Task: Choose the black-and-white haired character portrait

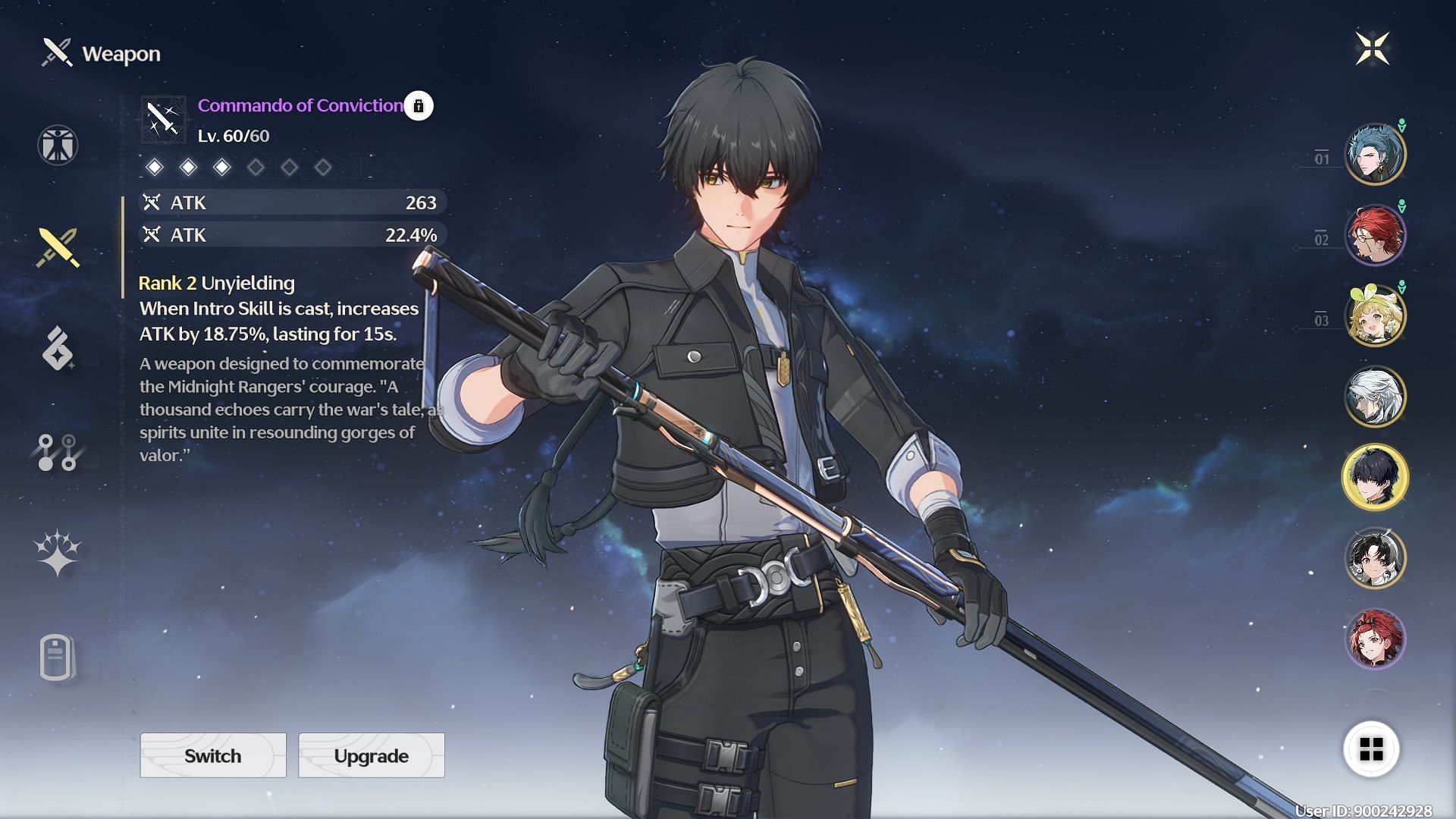Action: click(1375, 558)
